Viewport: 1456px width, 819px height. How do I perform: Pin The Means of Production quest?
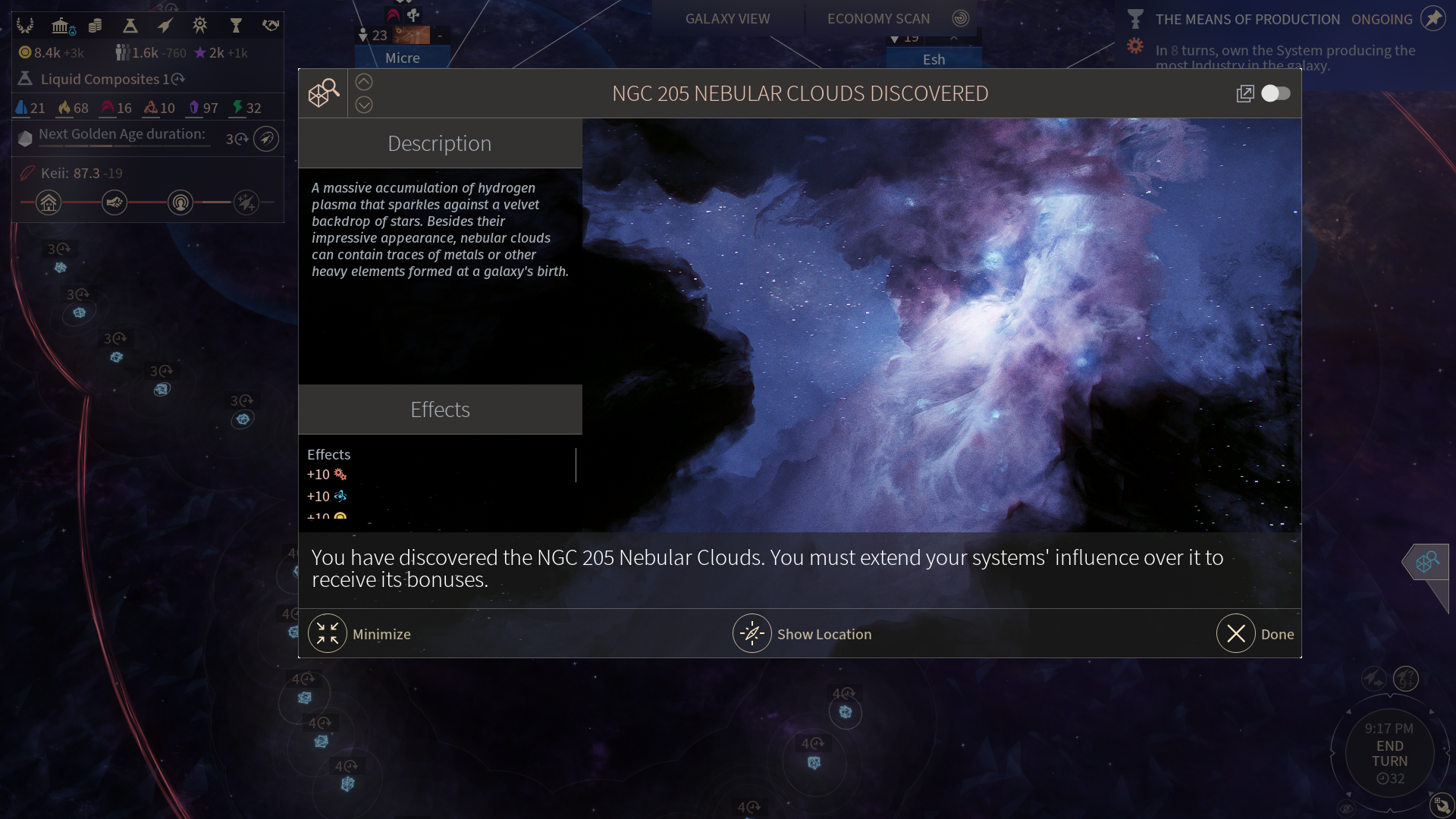pos(1433,19)
